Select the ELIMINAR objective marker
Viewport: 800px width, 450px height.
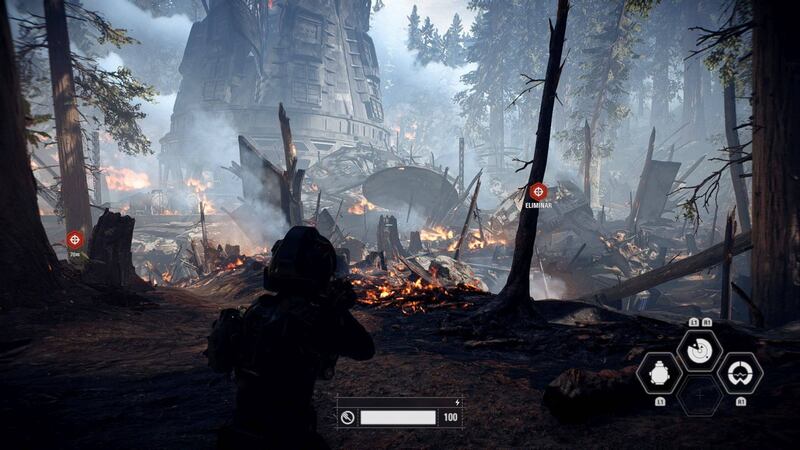(x=538, y=191)
